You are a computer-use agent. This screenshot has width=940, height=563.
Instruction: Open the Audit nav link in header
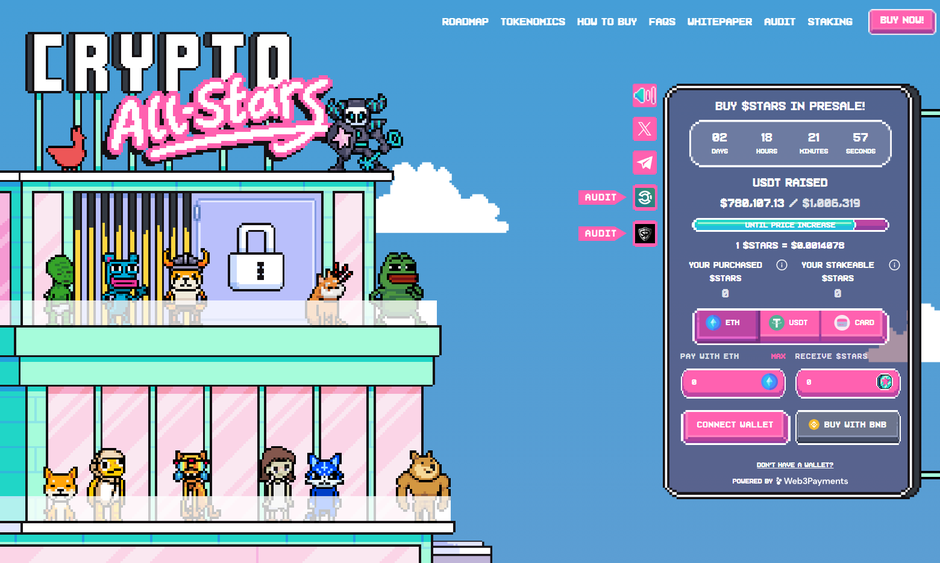[x=779, y=22]
